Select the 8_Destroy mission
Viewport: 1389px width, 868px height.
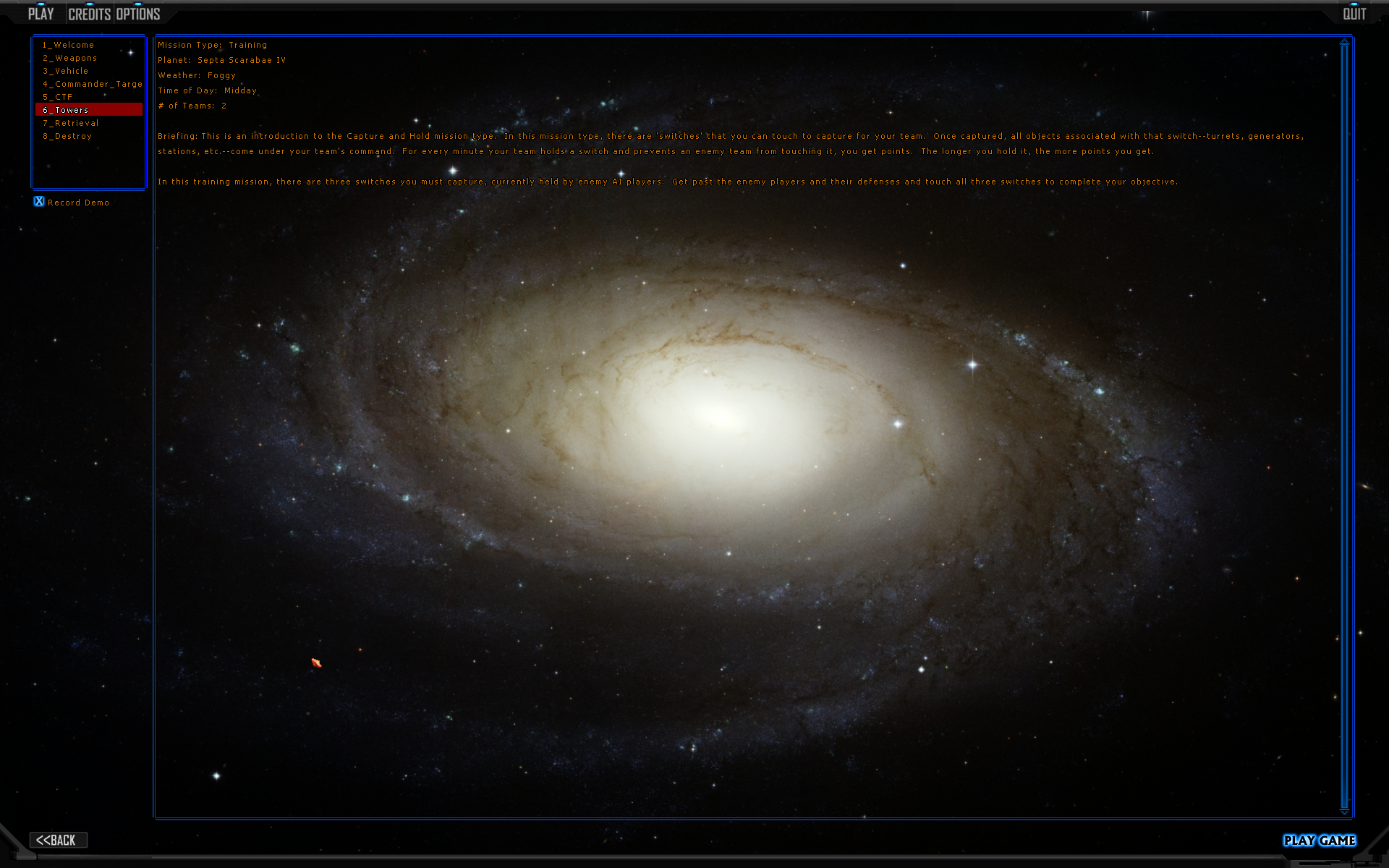(67, 136)
